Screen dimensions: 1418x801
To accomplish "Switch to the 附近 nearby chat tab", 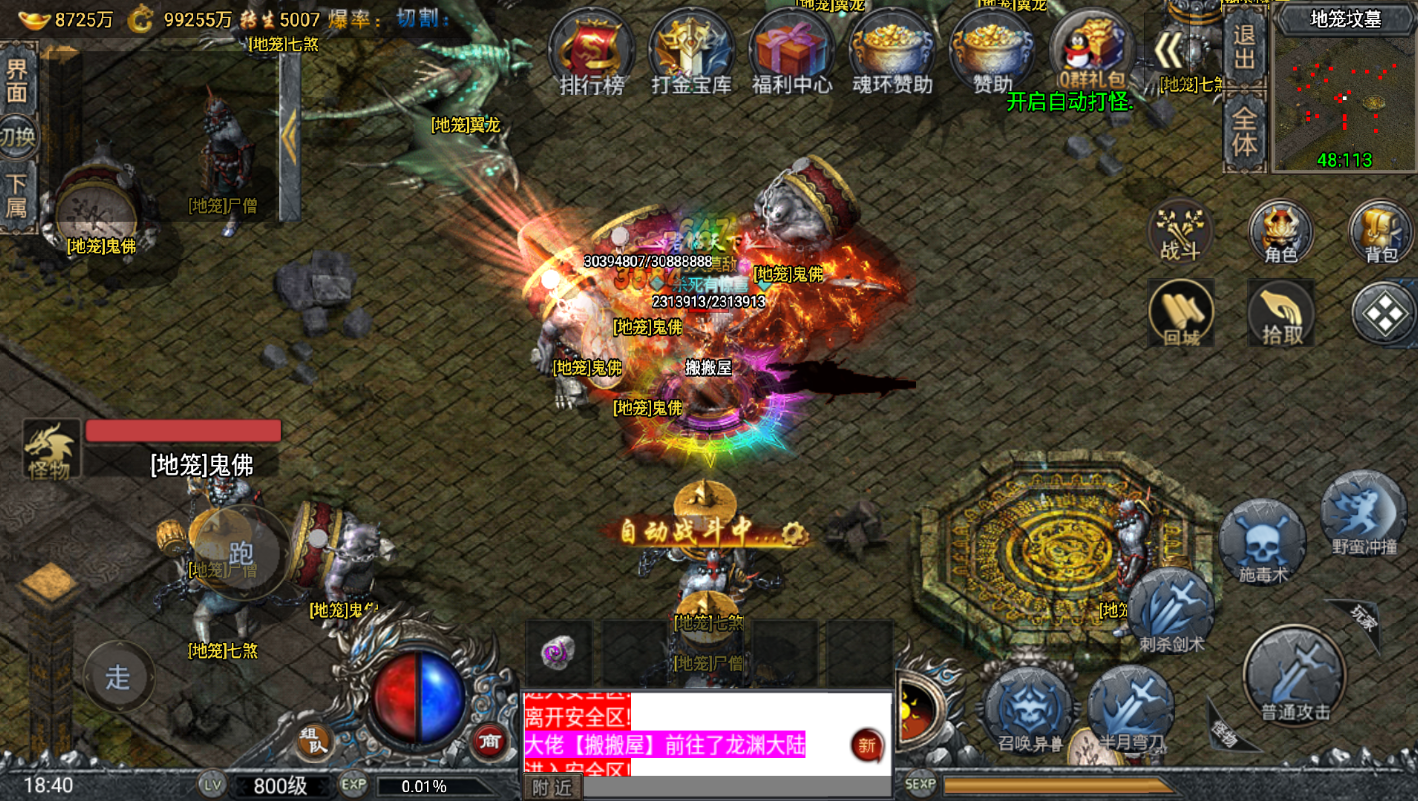I will [551, 787].
